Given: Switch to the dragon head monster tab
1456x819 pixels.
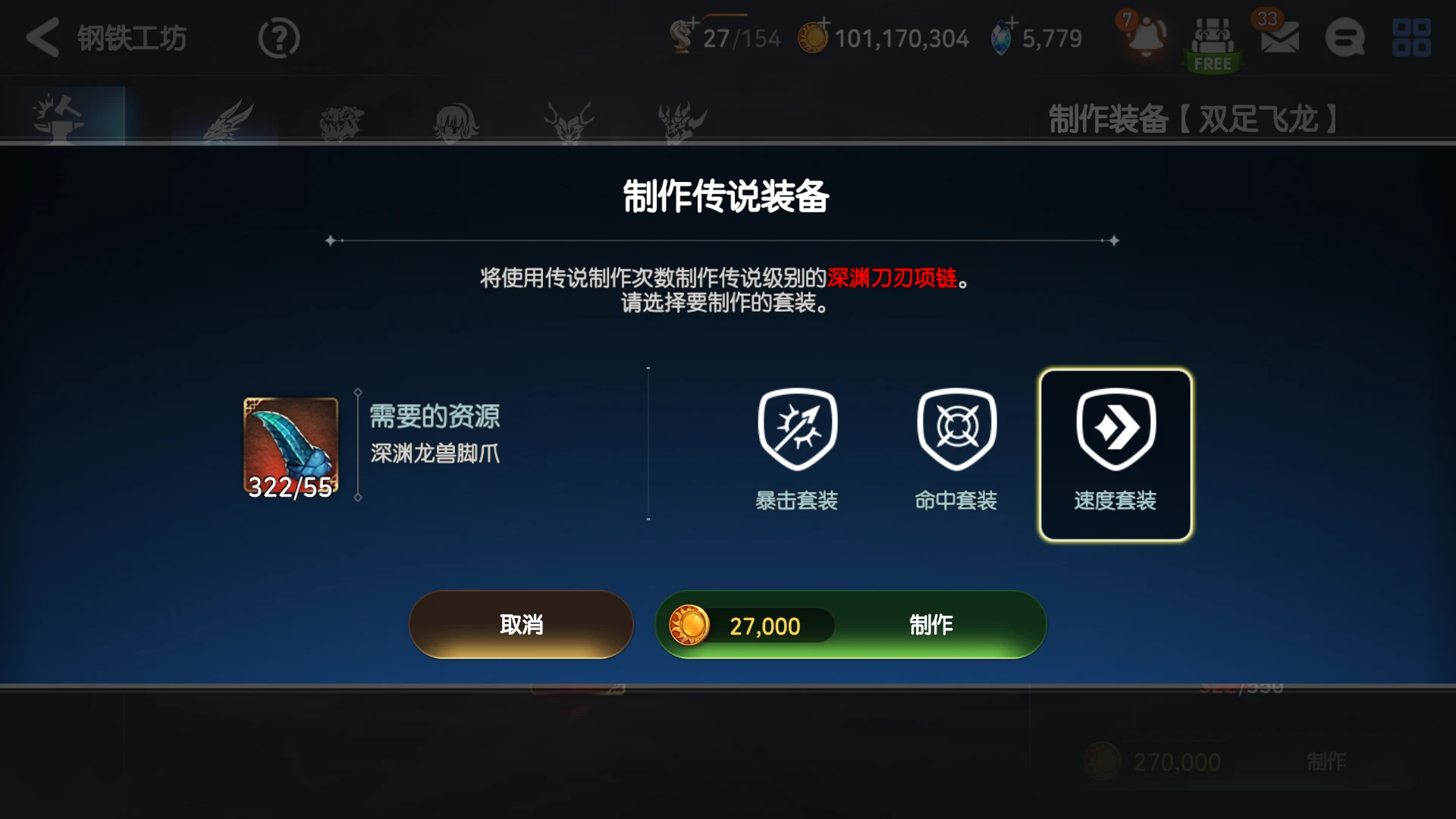Looking at the screenshot, I should [x=227, y=118].
